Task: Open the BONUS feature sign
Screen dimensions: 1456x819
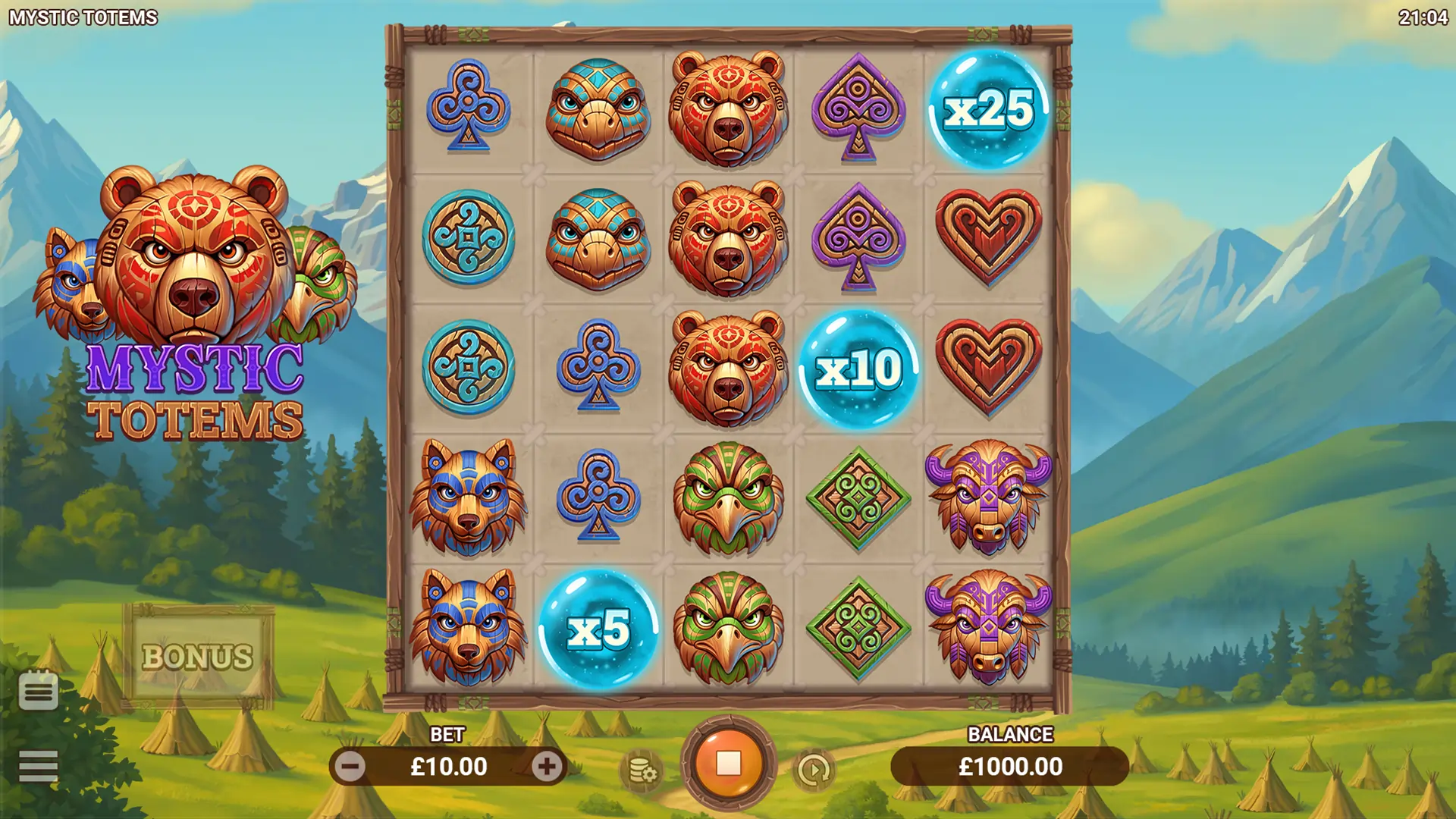Action: click(x=198, y=656)
